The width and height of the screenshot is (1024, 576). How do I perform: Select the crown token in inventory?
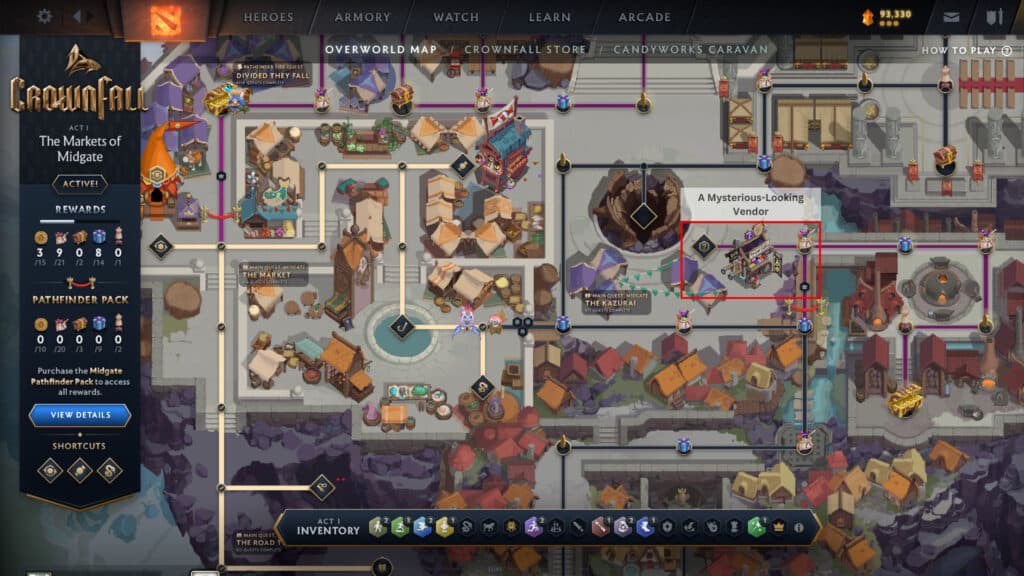click(x=778, y=527)
